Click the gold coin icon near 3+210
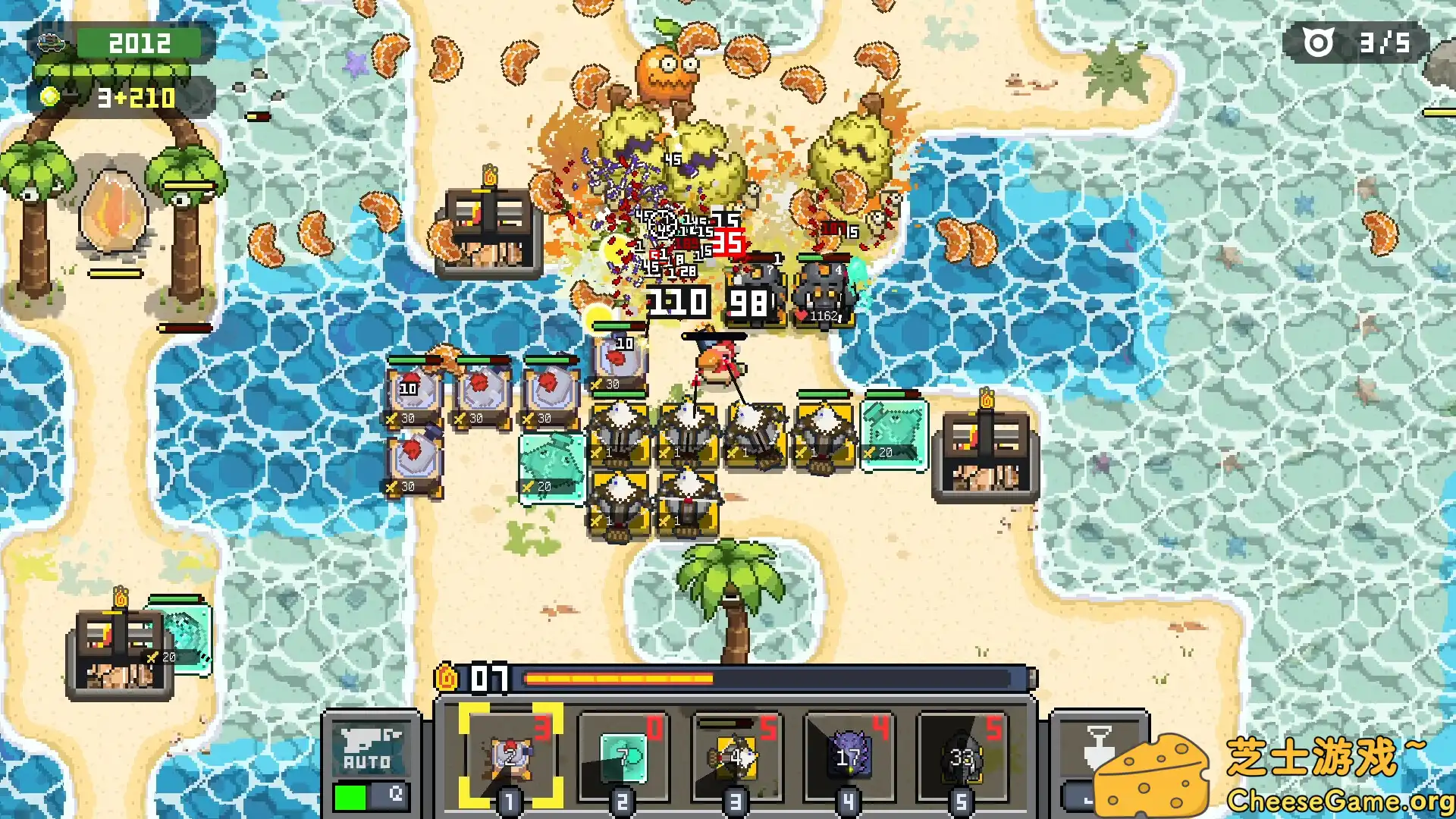1456x819 pixels. [x=50, y=97]
